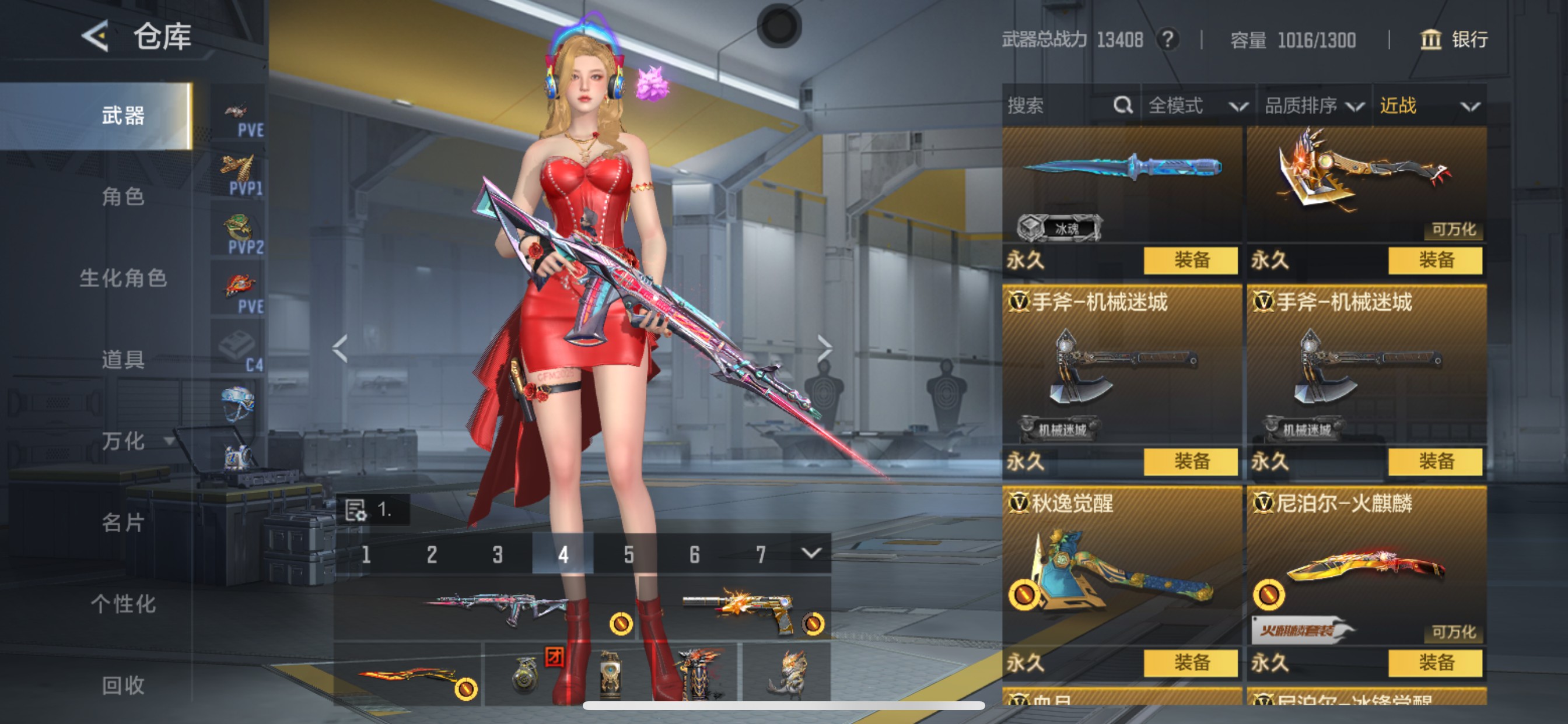Switch to loadout bag 5
The height and width of the screenshot is (724, 1568).
click(628, 554)
